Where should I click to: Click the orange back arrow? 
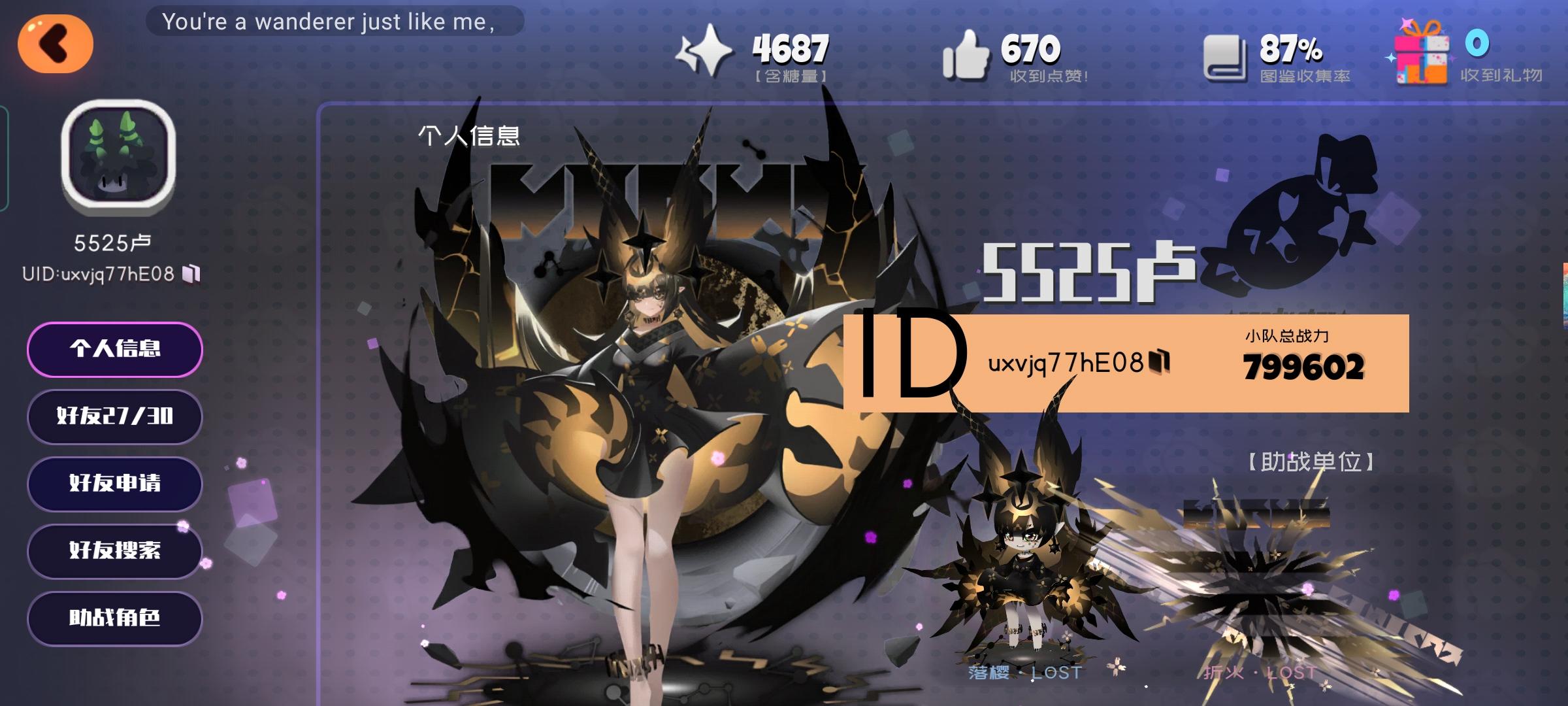coord(56,44)
